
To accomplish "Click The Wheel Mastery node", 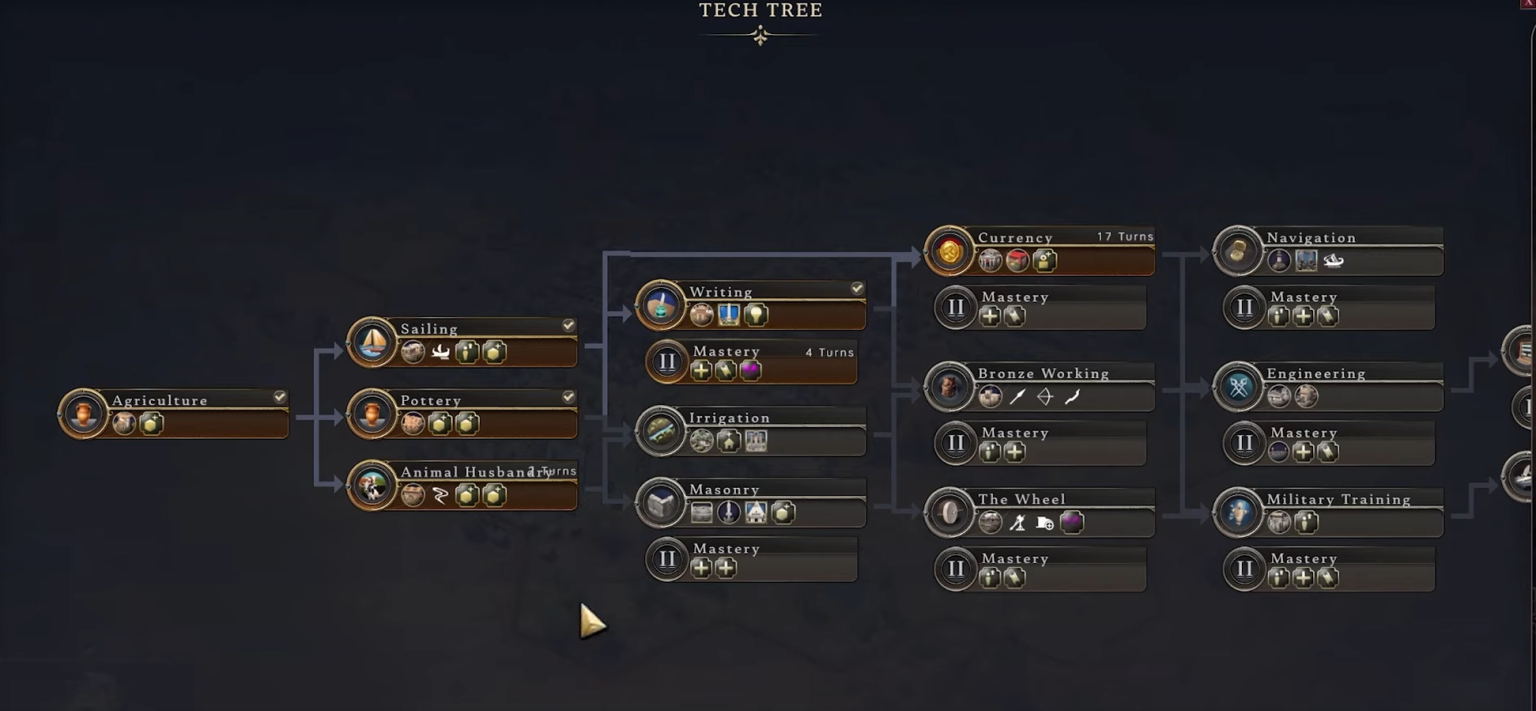I will tap(1040, 569).
